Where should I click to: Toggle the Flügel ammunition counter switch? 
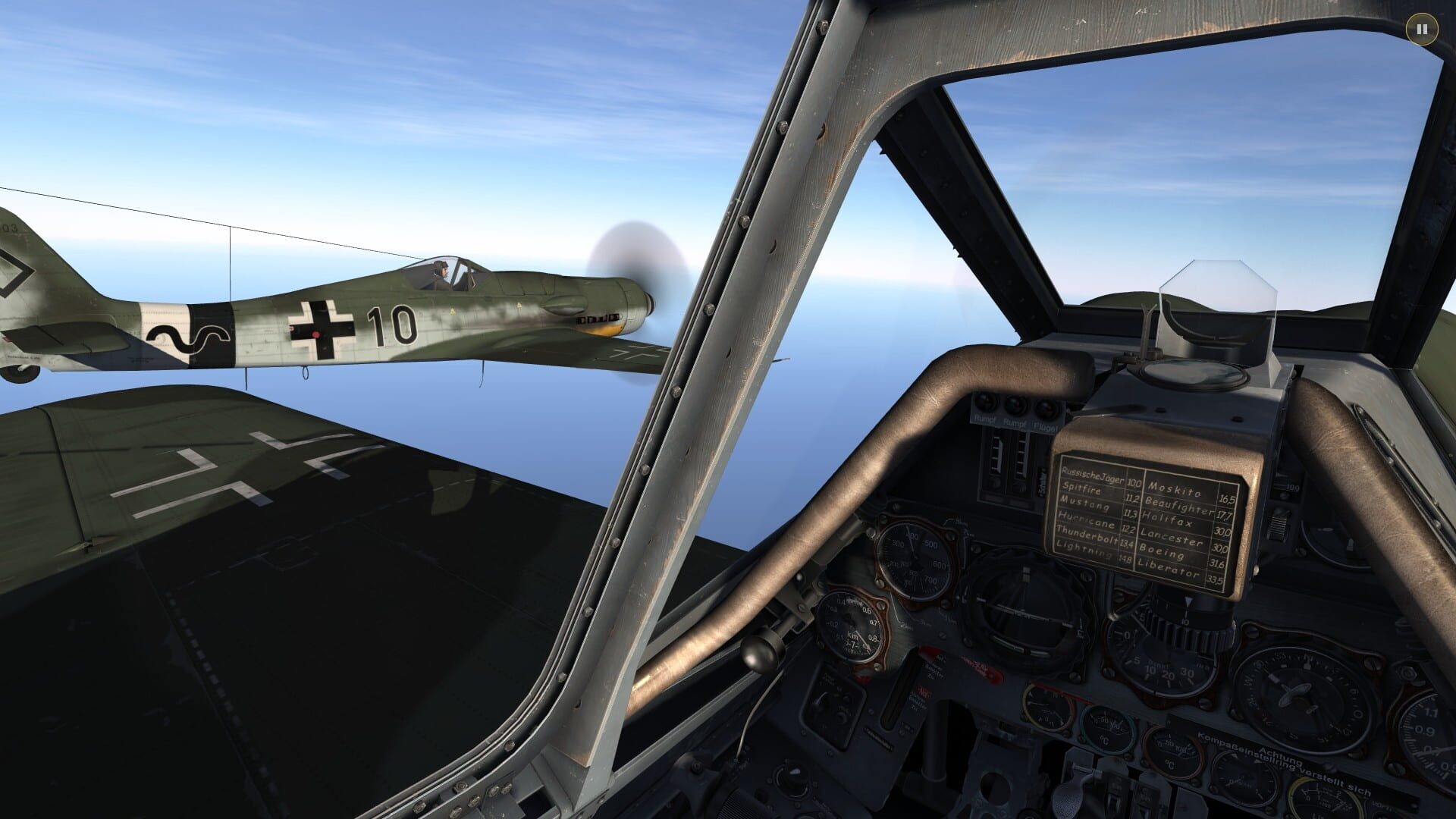click(1046, 407)
